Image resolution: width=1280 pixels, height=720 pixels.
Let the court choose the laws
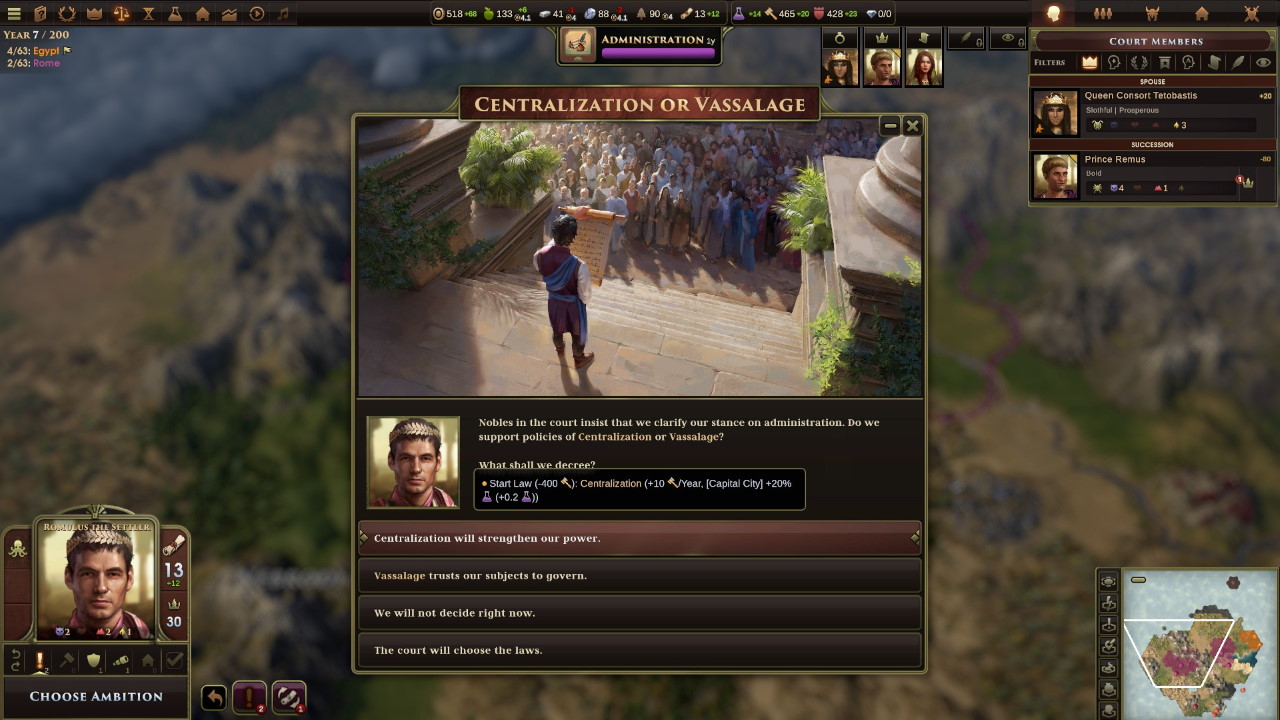tap(639, 650)
